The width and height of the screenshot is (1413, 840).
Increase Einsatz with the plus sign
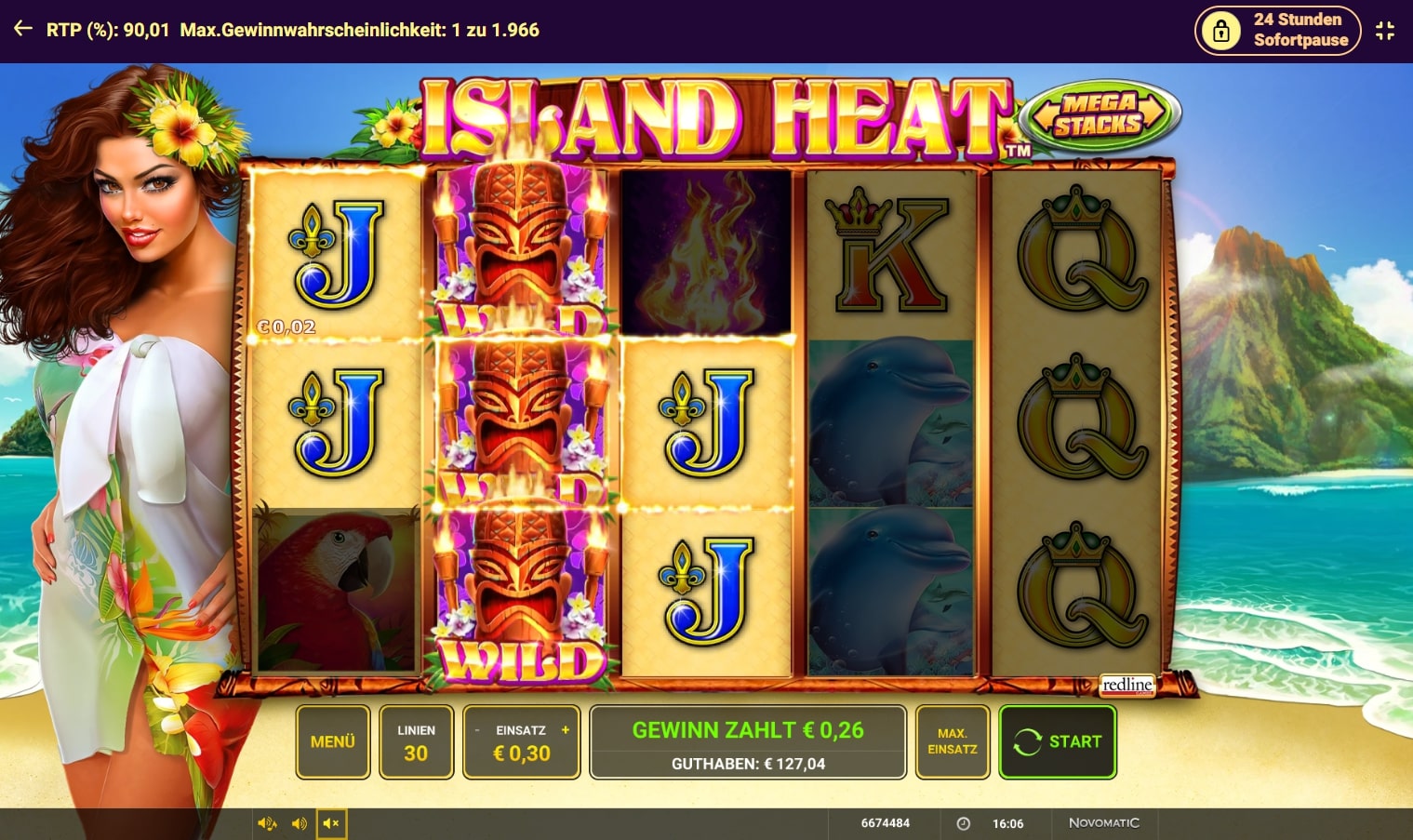point(566,730)
